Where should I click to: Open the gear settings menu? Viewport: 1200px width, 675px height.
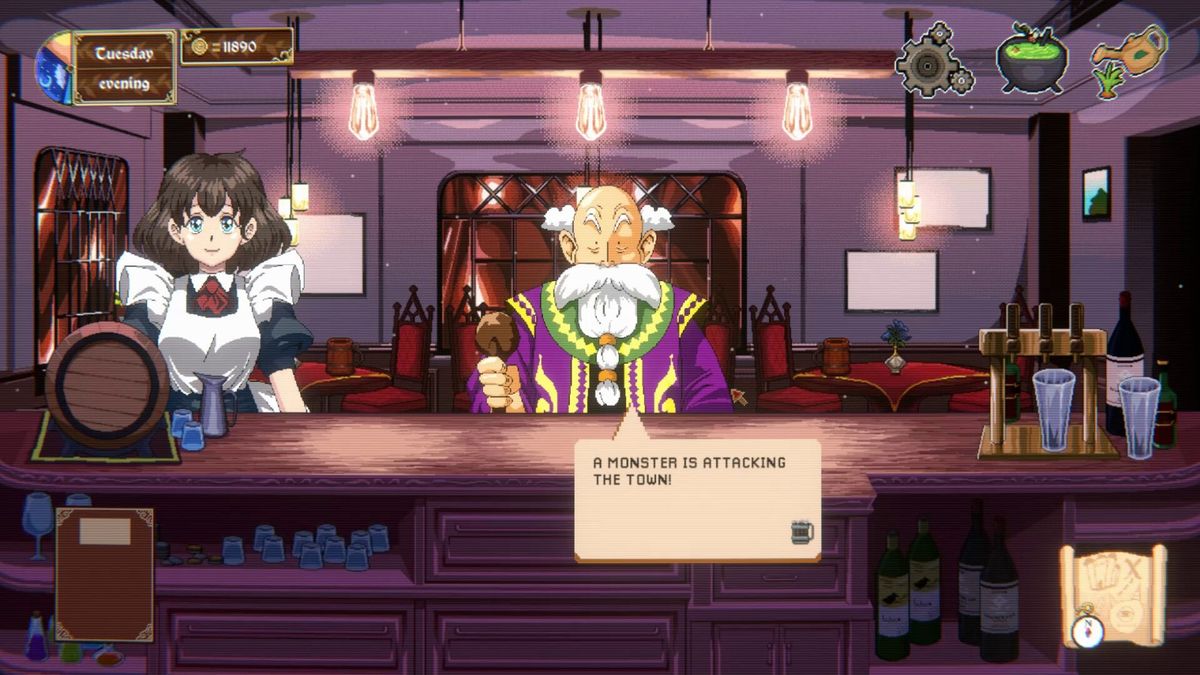click(934, 62)
